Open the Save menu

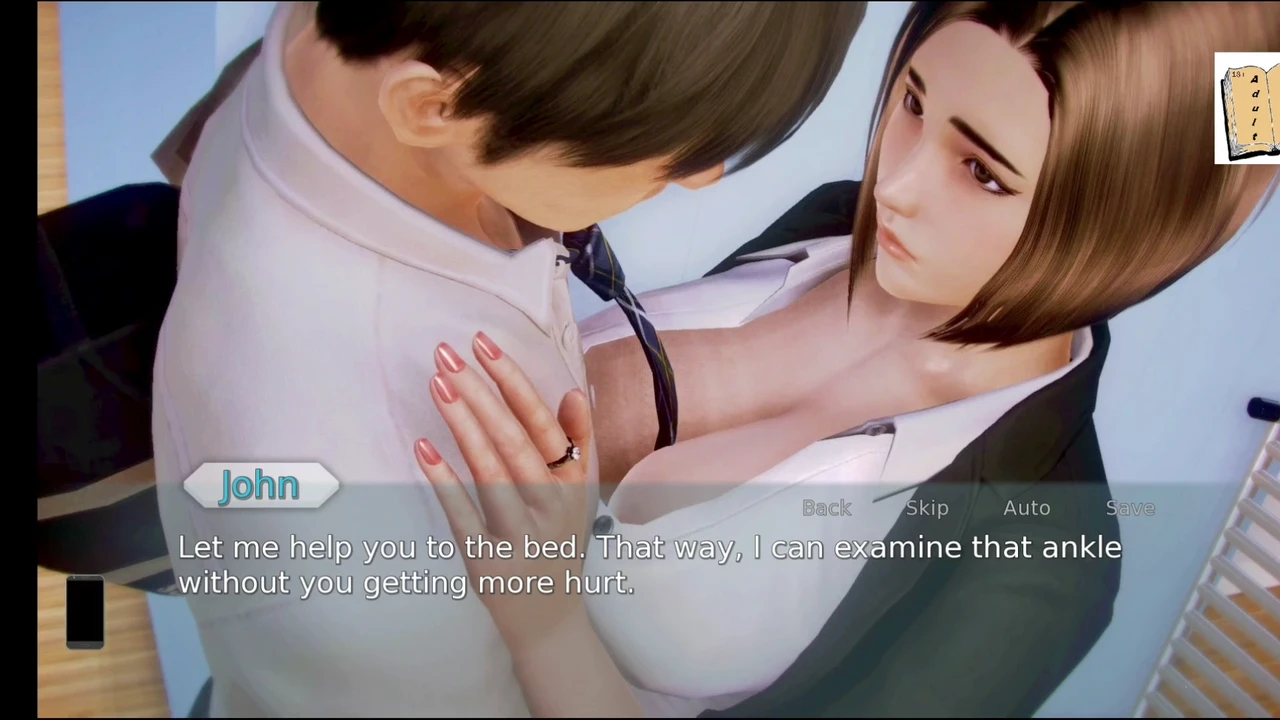[x=1130, y=508]
